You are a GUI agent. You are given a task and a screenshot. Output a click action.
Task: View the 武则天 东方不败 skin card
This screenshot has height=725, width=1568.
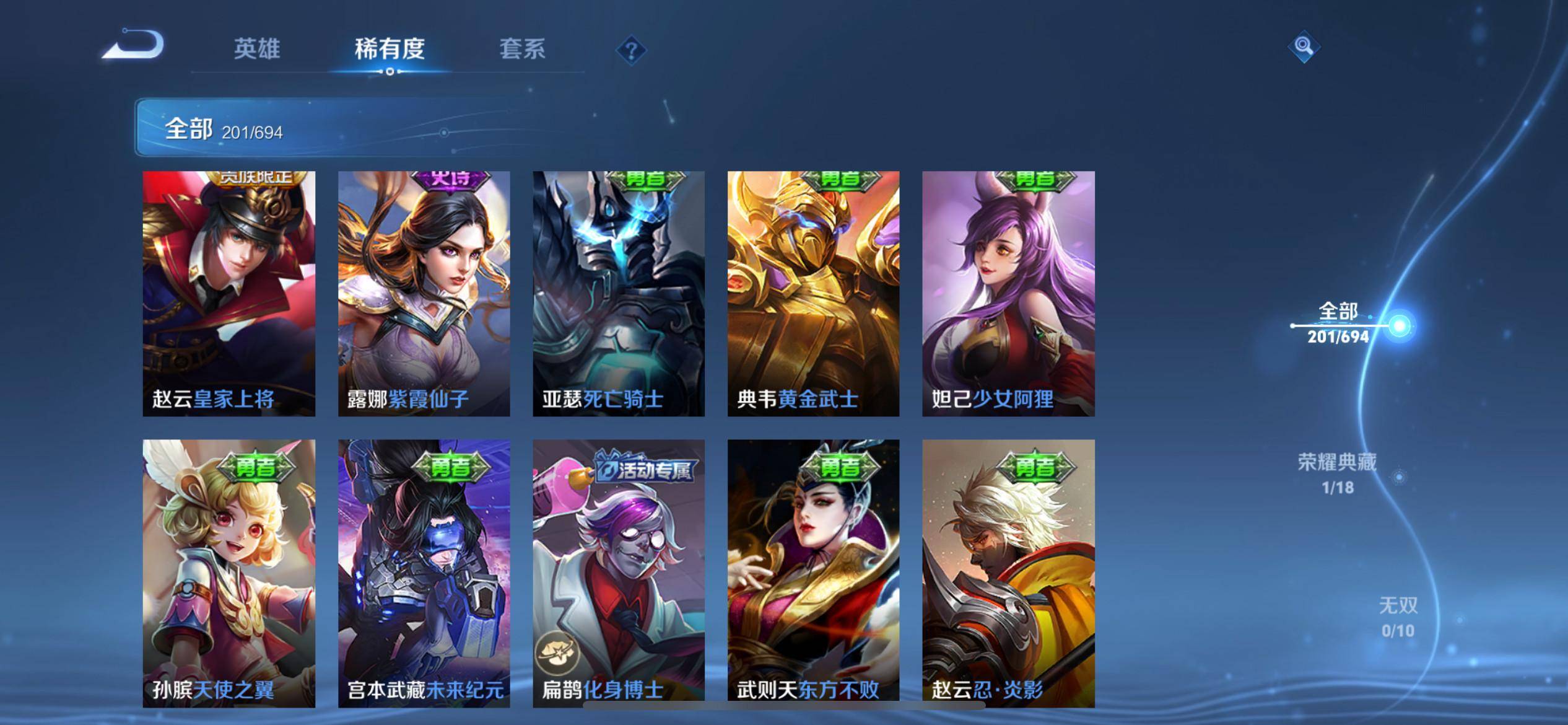pos(813,573)
